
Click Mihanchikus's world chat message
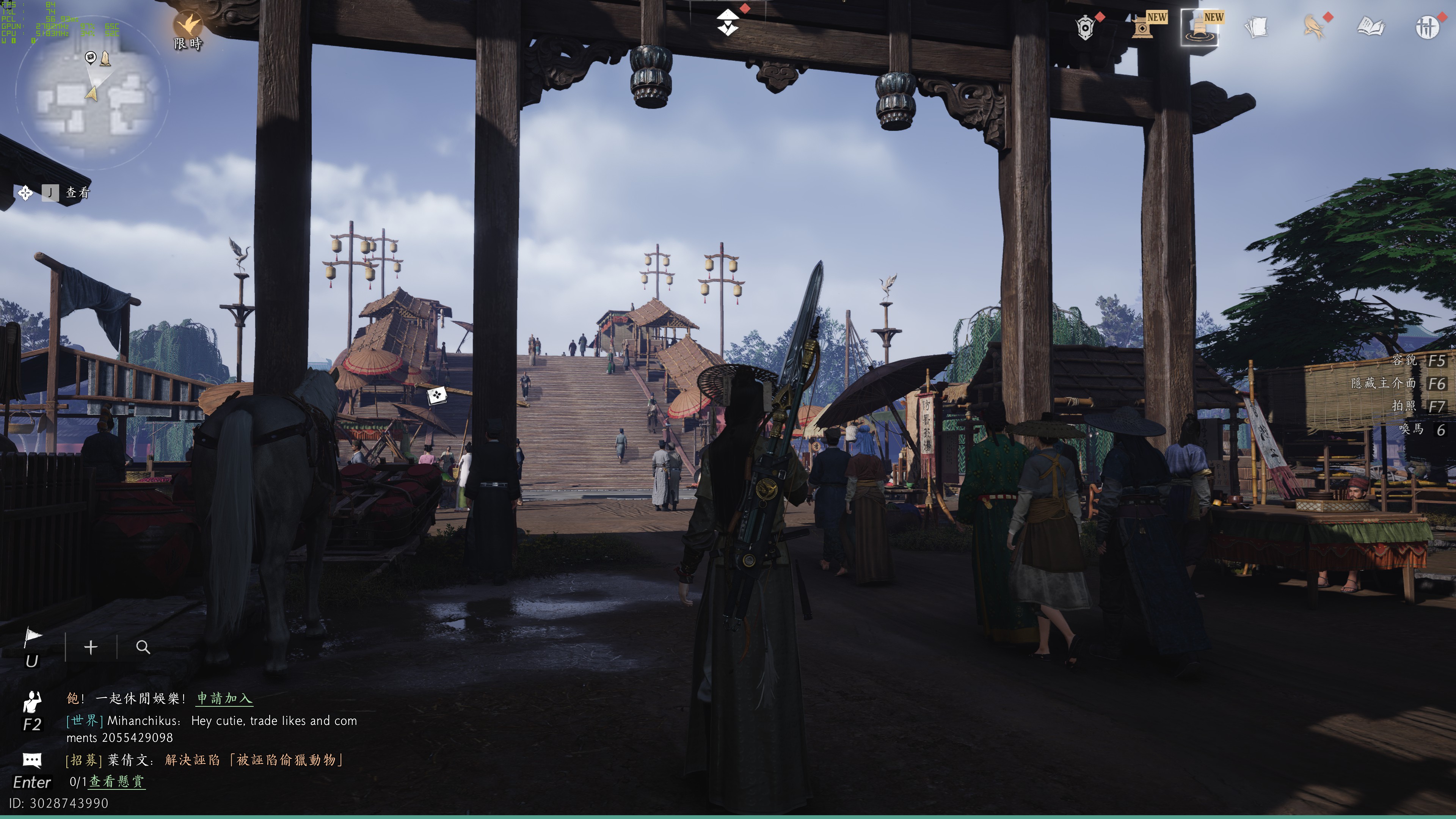[x=212, y=729]
